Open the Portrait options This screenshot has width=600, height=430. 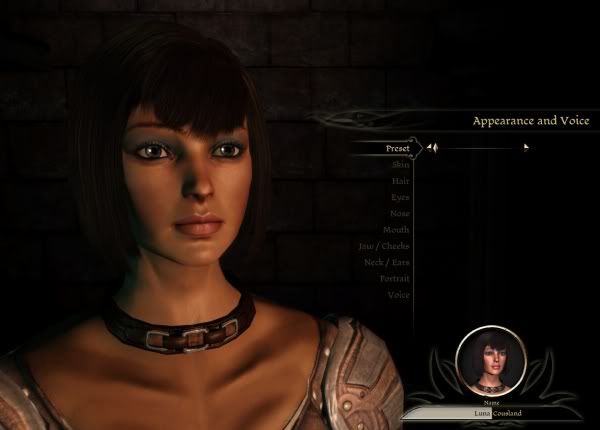point(395,278)
